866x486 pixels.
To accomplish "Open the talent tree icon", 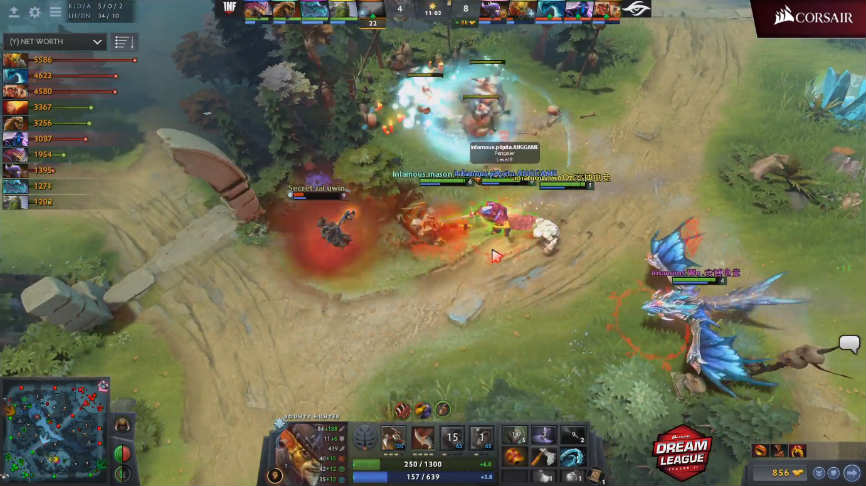I will 364,439.
